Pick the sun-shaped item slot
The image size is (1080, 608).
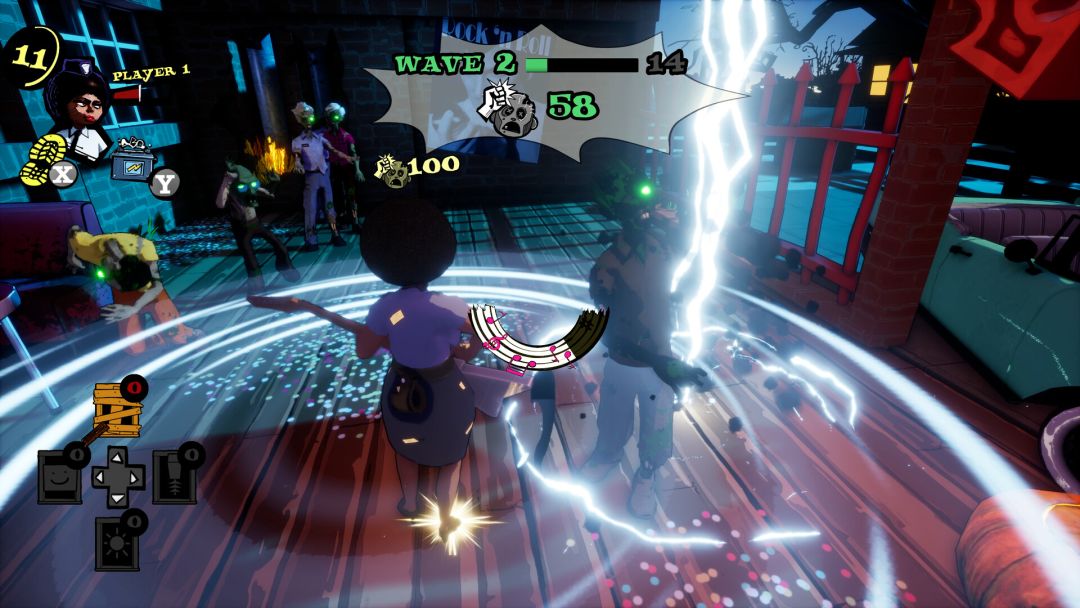coord(116,542)
